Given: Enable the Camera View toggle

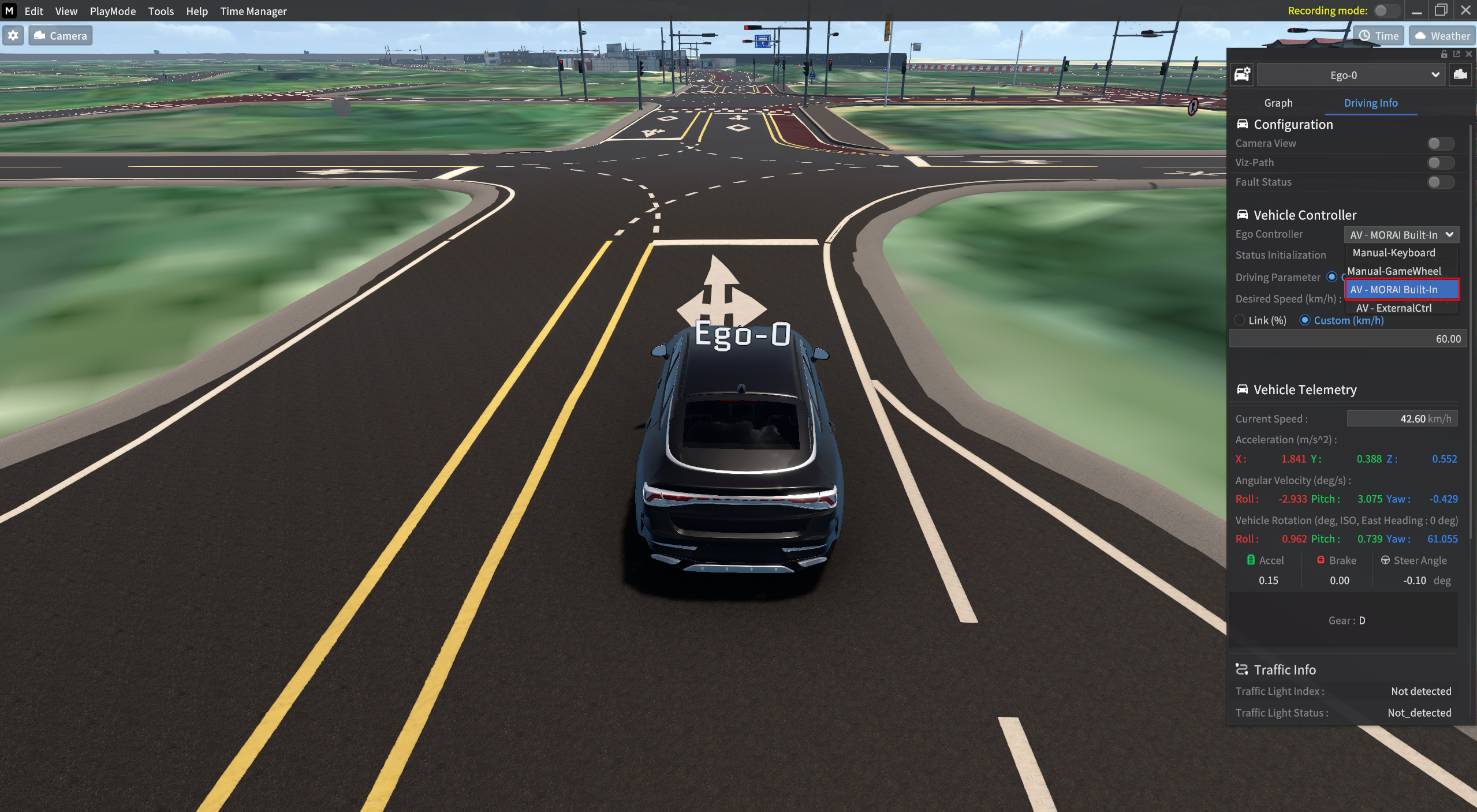Looking at the screenshot, I should [1440, 143].
